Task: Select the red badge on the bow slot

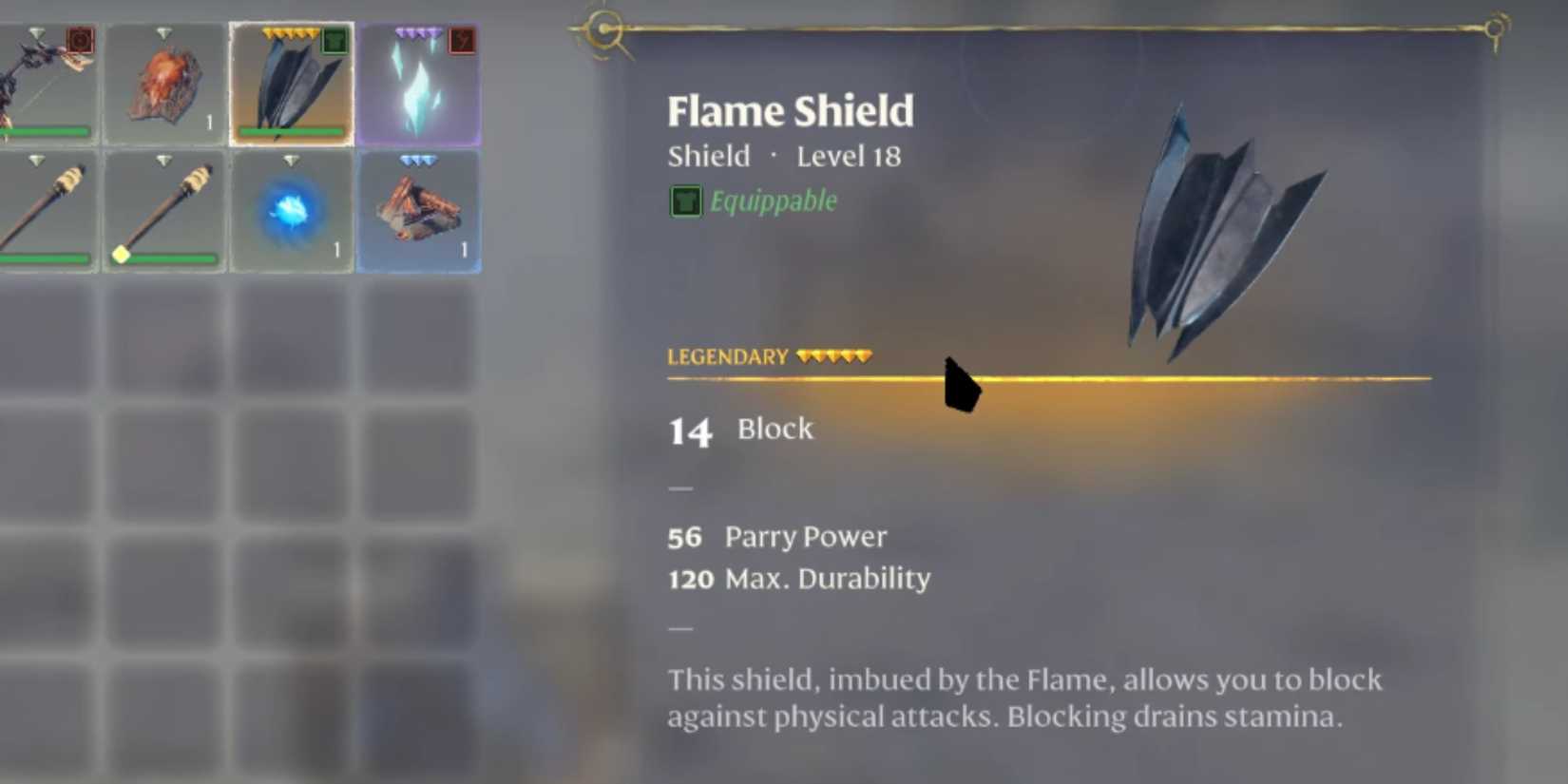Action: tap(80, 40)
